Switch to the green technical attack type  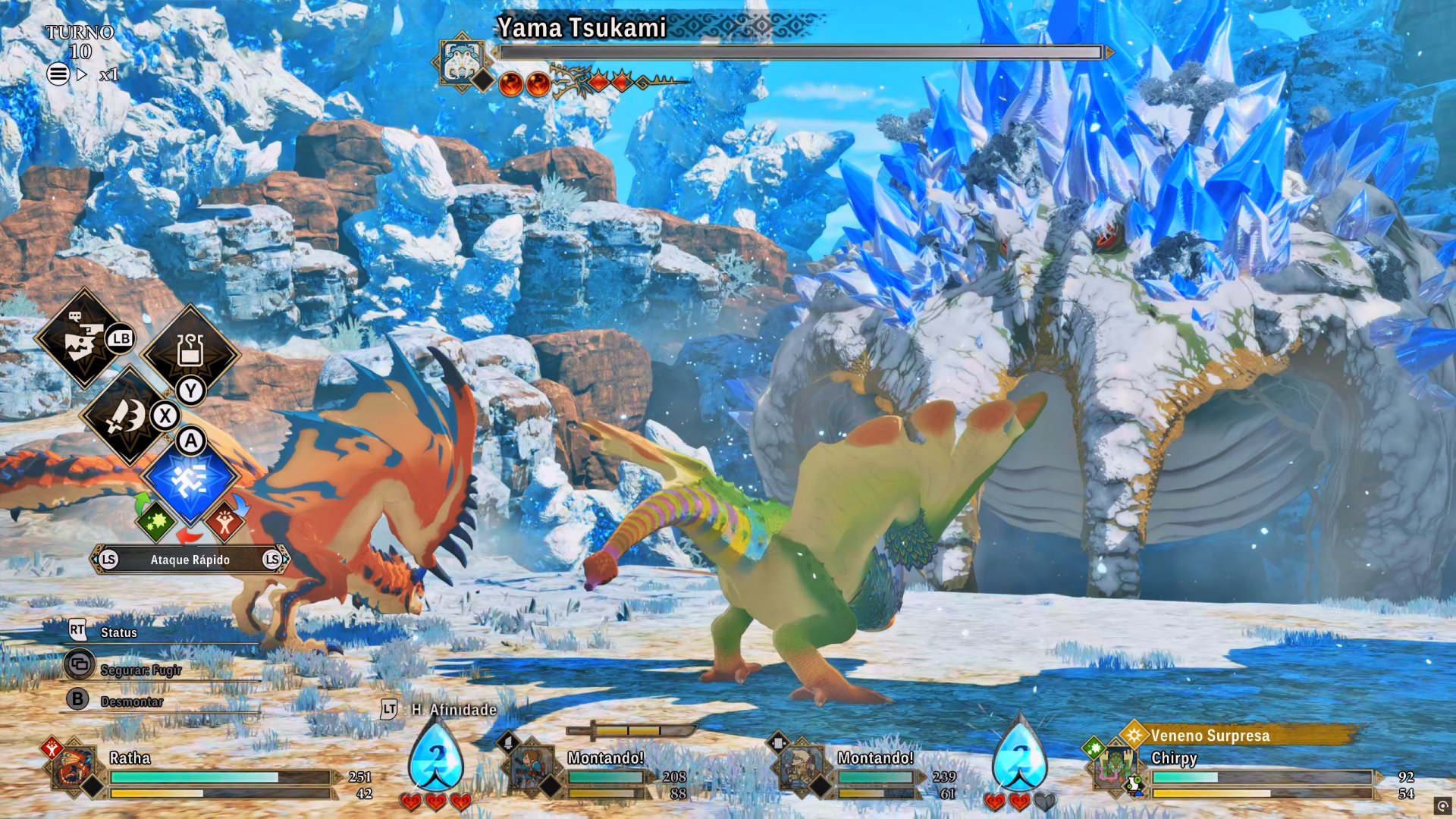tap(155, 521)
